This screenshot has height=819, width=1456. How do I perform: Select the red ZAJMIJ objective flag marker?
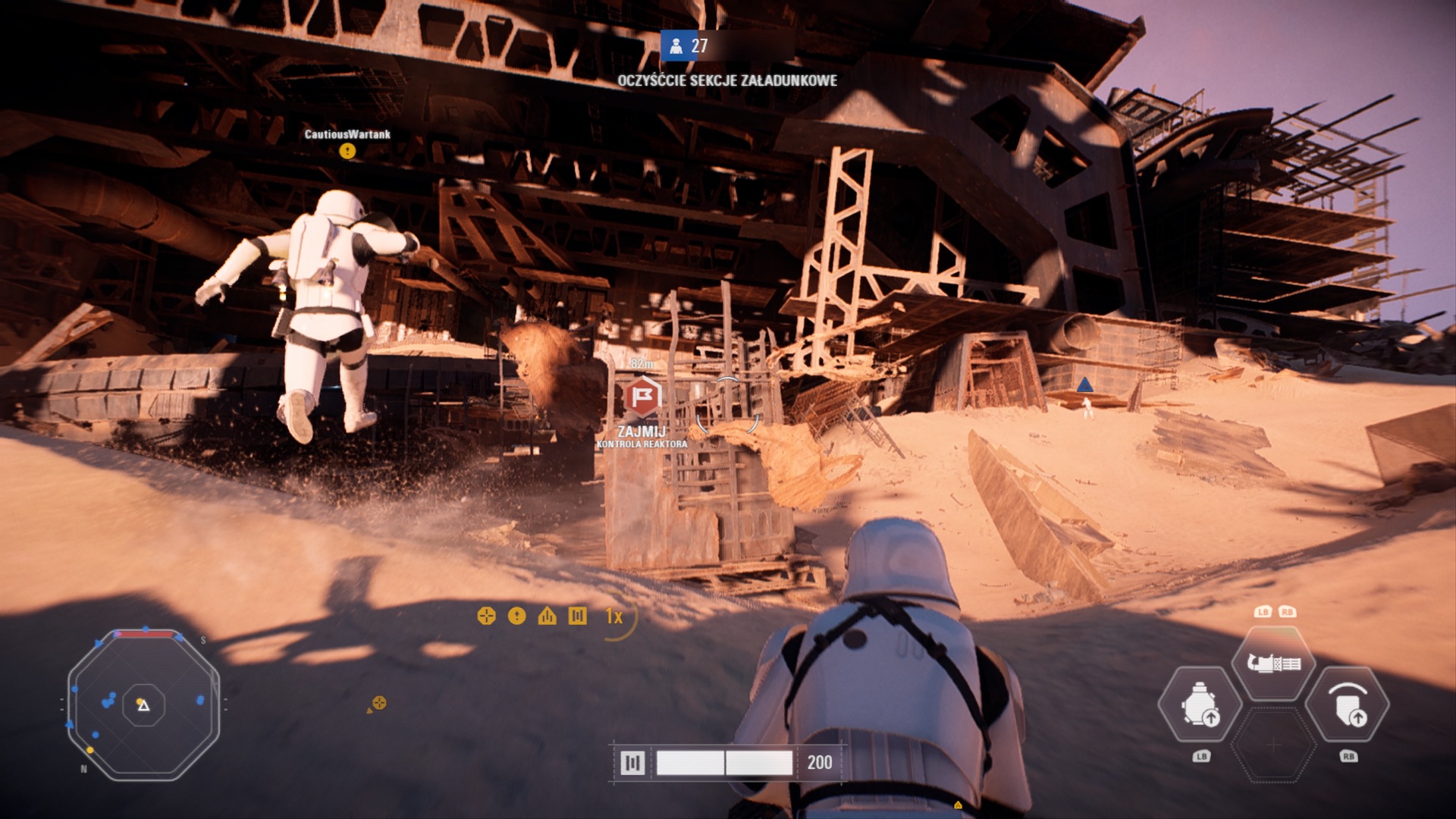tap(642, 395)
